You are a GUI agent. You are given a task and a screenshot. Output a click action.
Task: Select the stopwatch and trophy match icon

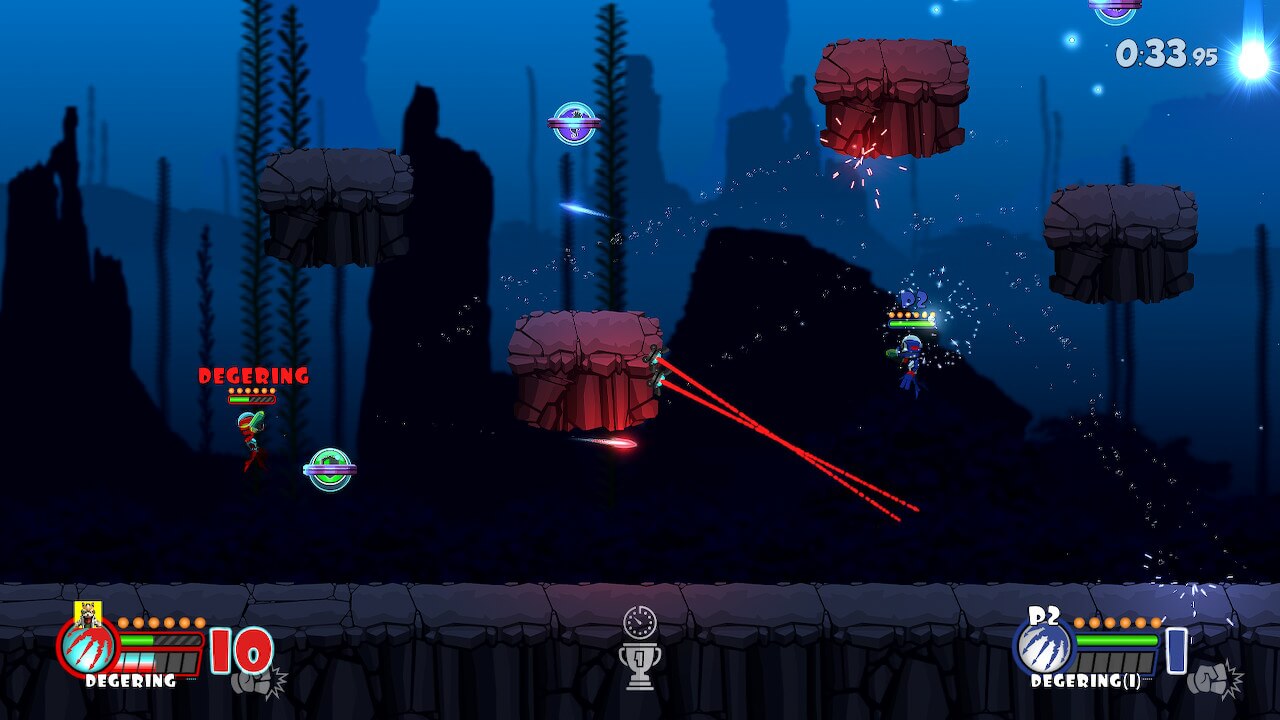coord(639,648)
